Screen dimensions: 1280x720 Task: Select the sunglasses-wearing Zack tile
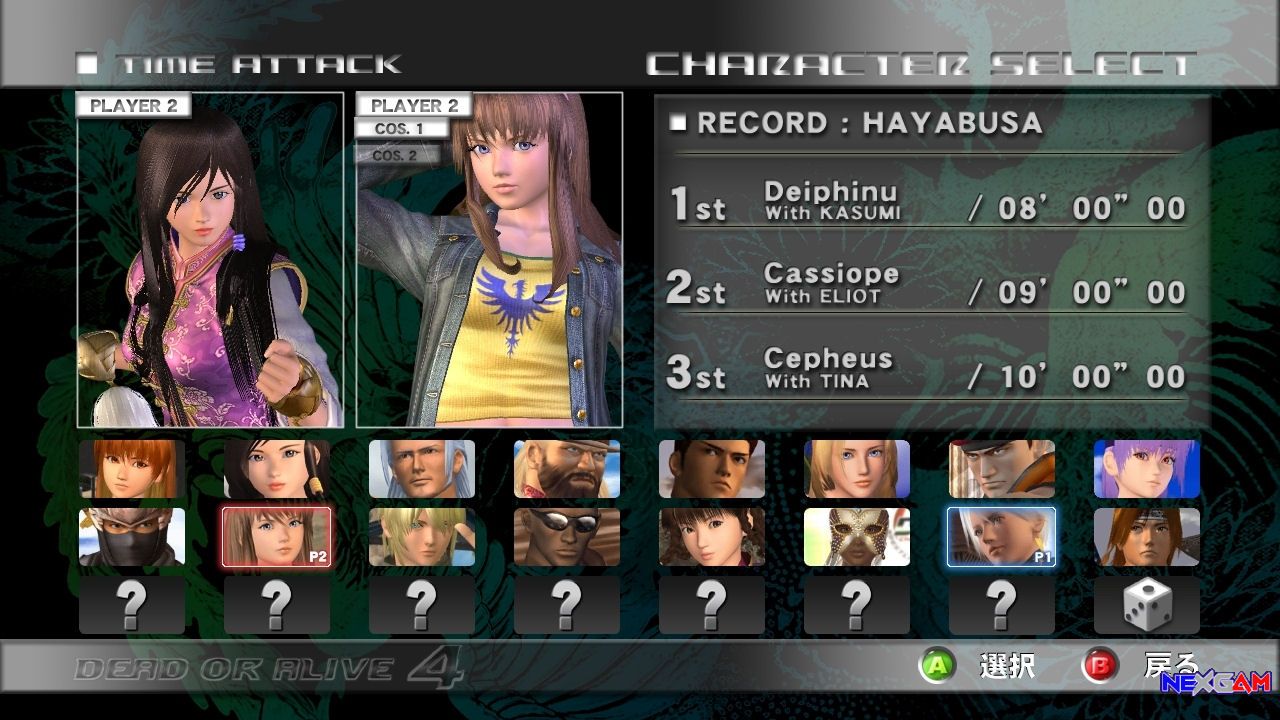coord(567,537)
